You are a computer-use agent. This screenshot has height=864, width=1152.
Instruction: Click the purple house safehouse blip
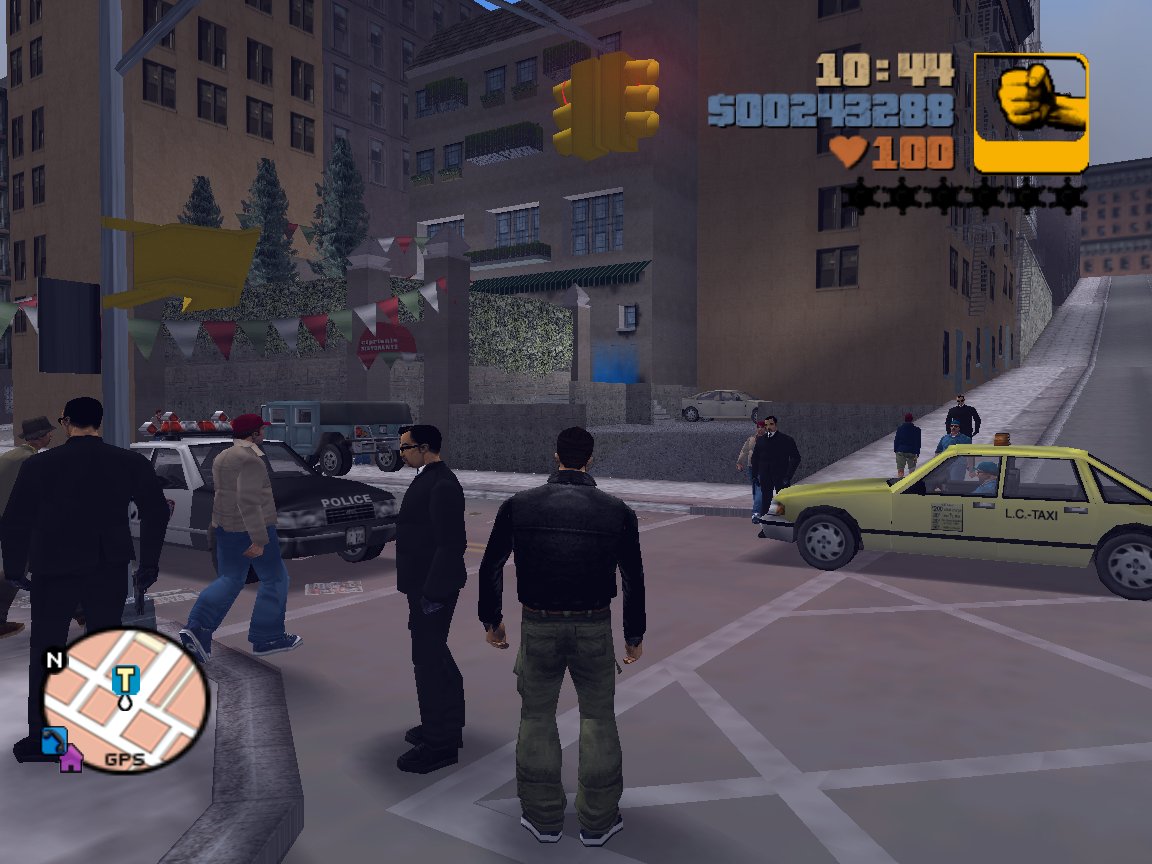(70, 759)
